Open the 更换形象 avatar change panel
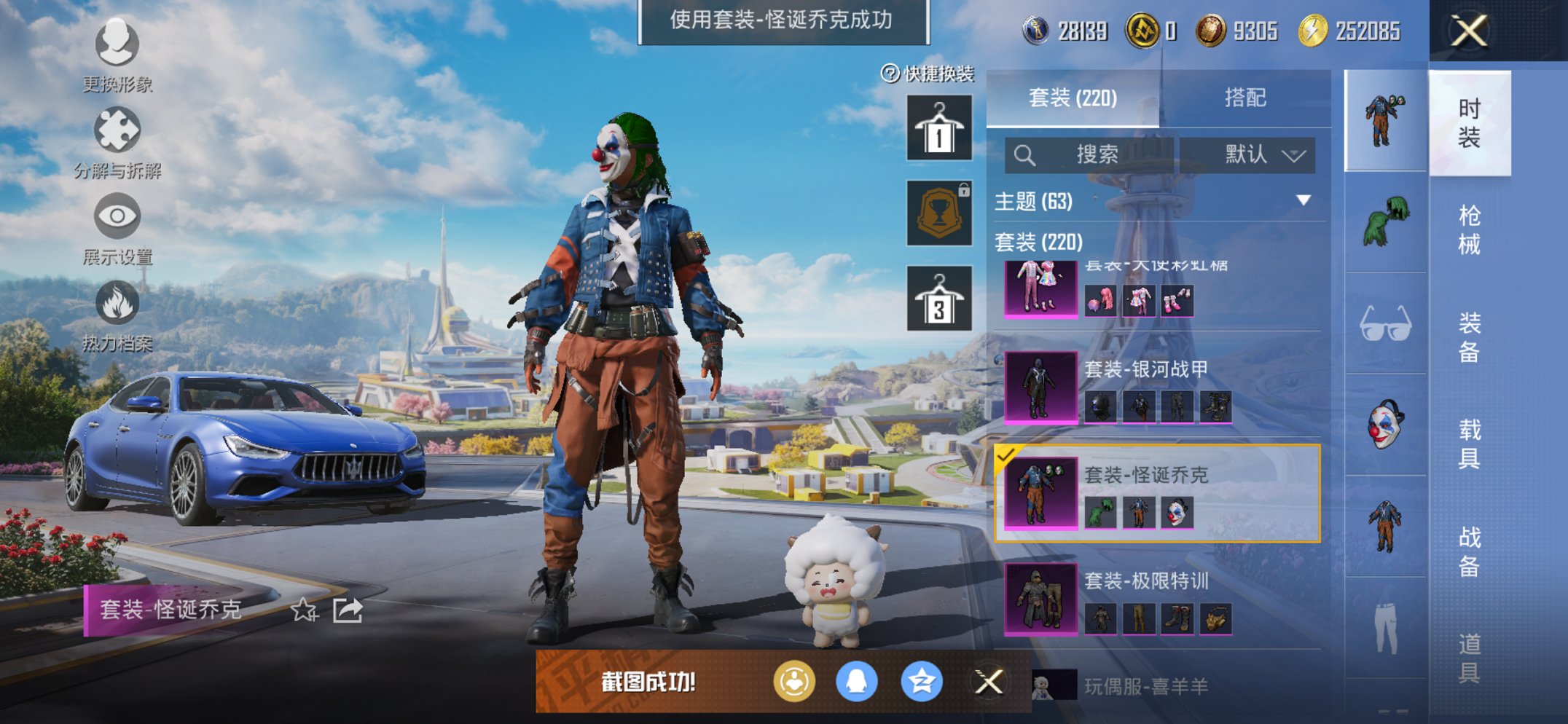 pyautogui.click(x=117, y=44)
